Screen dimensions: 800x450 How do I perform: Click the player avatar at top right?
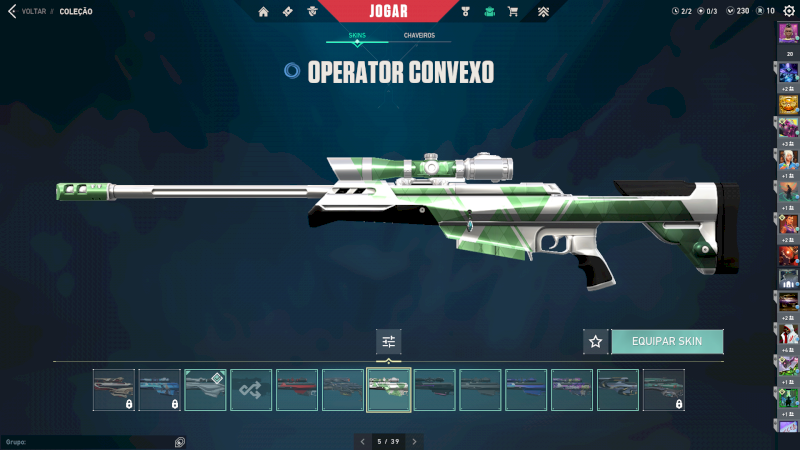coord(788,32)
